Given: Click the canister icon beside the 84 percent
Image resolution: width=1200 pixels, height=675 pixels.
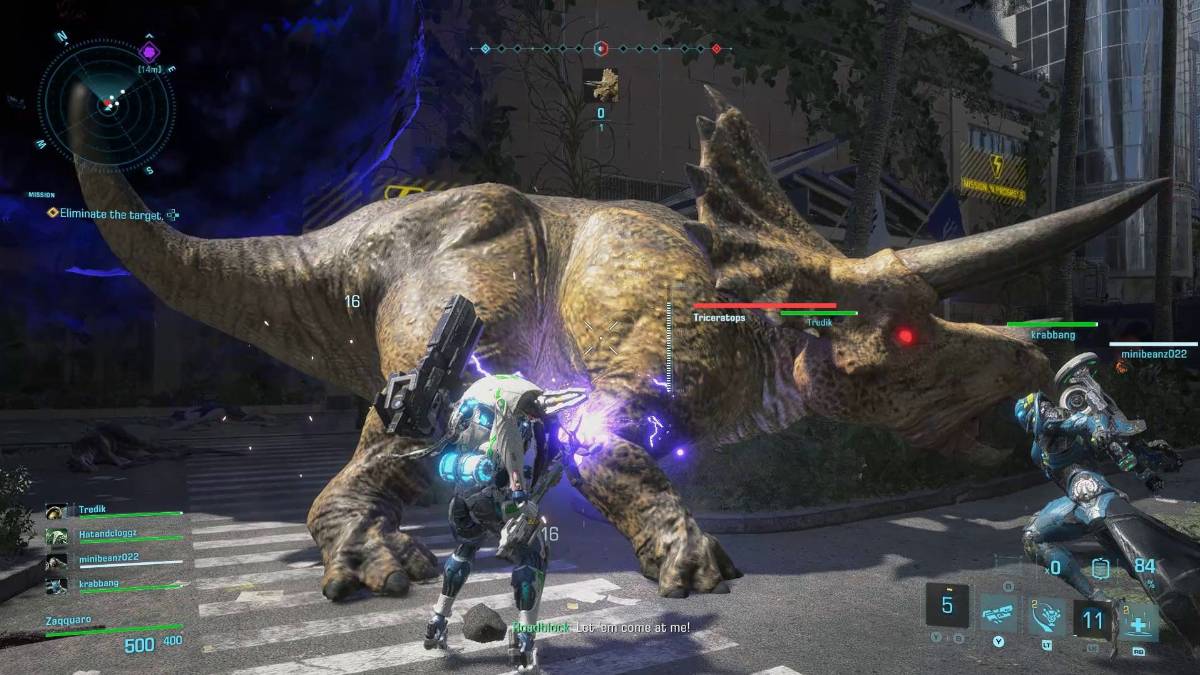Looking at the screenshot, I should coord(1101,568).
